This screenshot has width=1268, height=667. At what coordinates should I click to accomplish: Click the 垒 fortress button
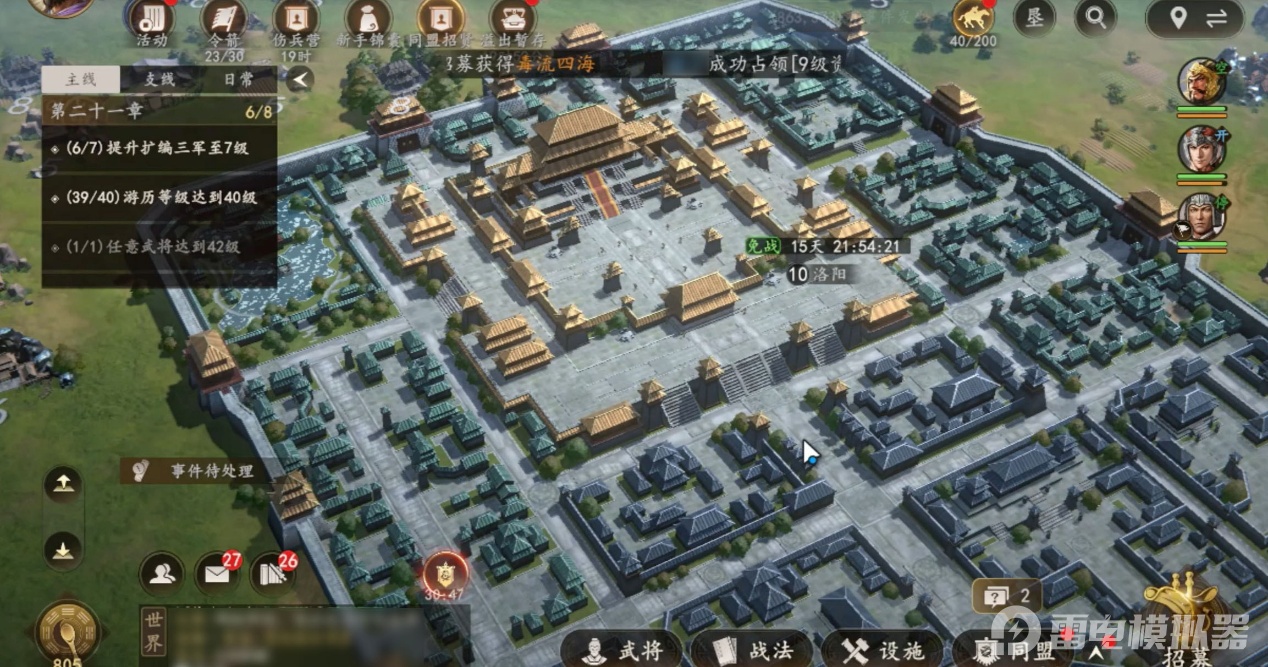click(x=1034, y=17)
